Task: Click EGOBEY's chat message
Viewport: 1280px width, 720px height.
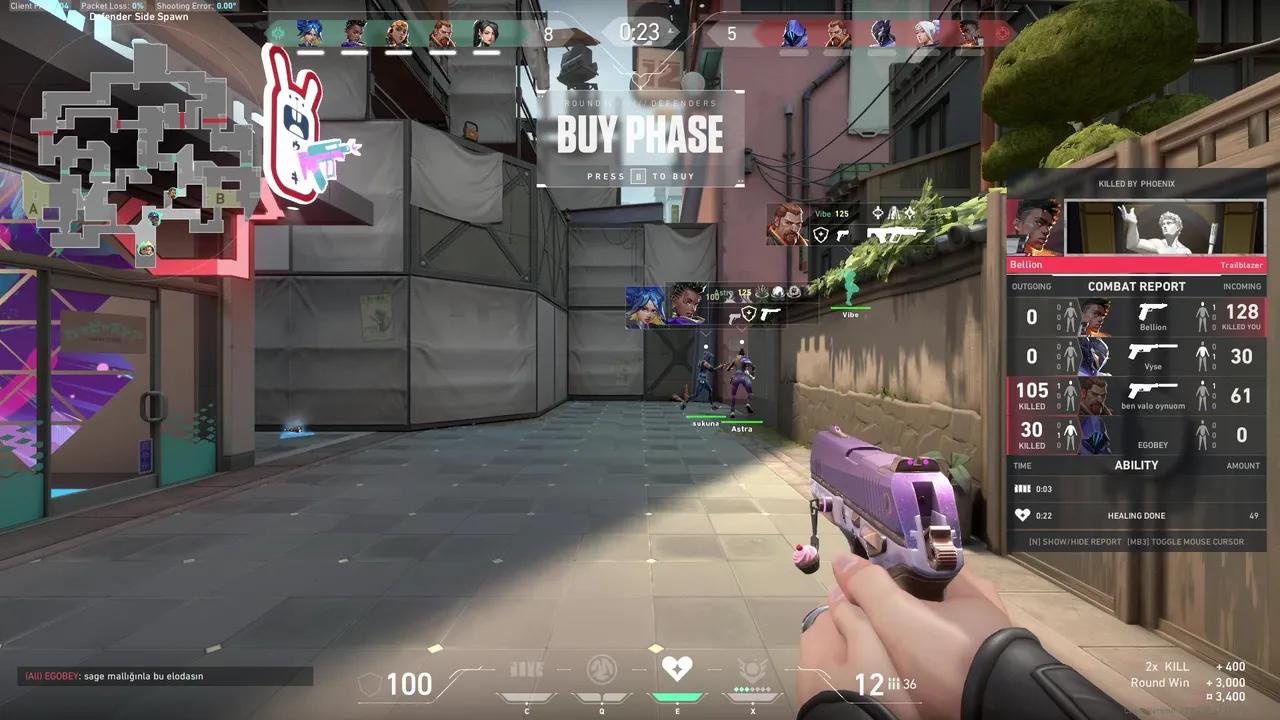Action: (x=115, y=675)
